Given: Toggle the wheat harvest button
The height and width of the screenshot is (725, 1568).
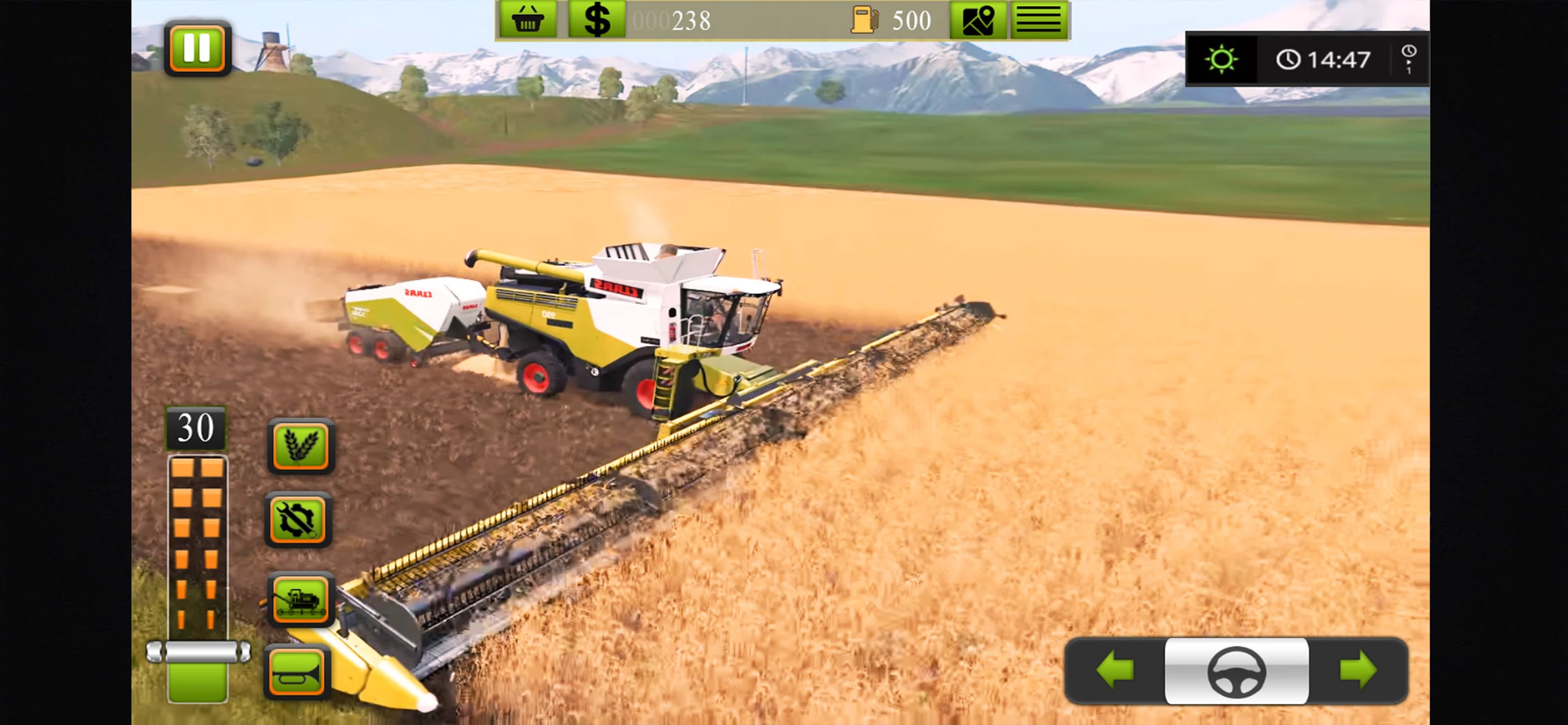Looking at the screenshot, I should tap(301, 446).
